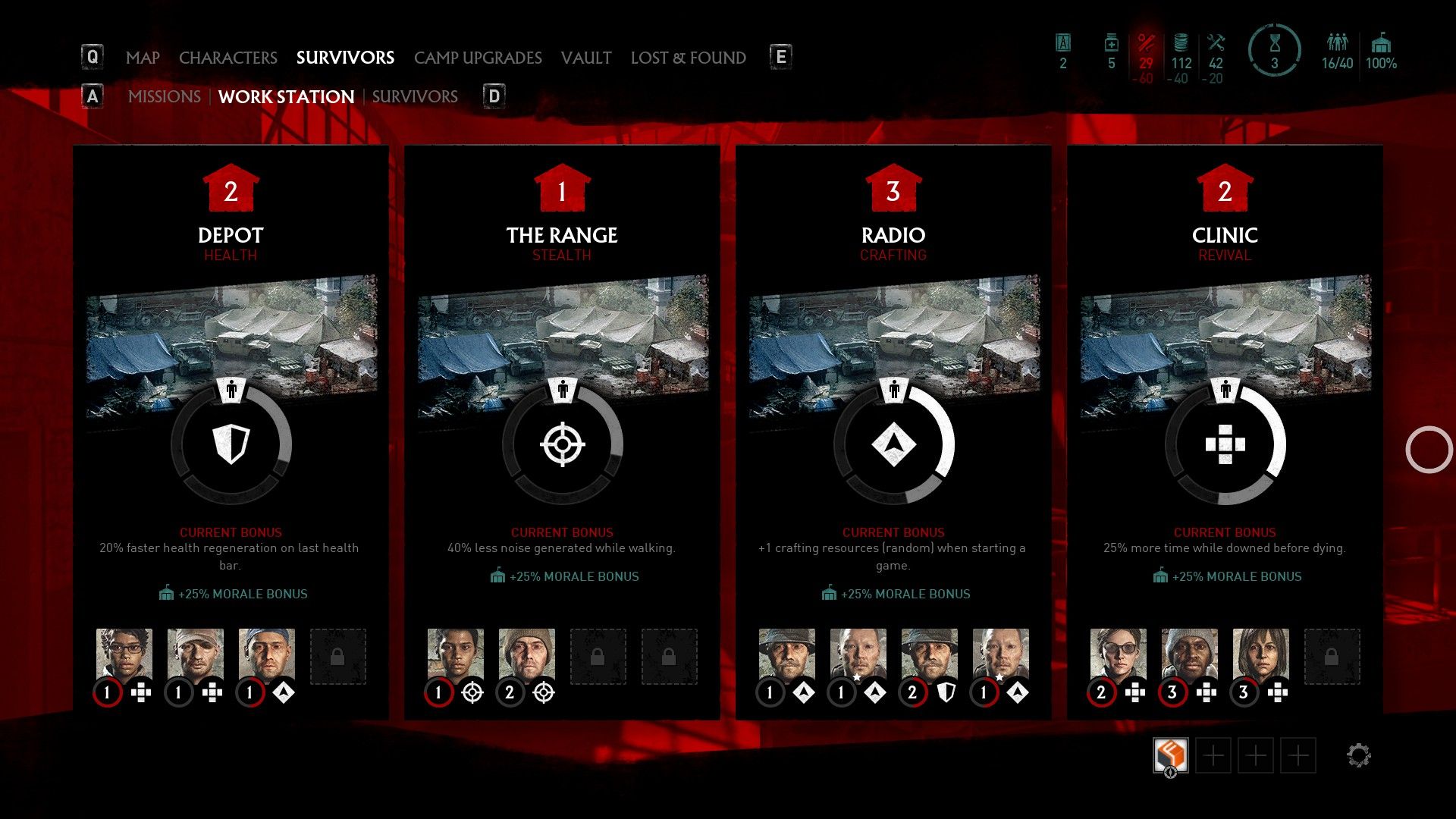Select the locked slot in the Depot card
This screenshot has width=1456, height=819.
click(338, 657)
